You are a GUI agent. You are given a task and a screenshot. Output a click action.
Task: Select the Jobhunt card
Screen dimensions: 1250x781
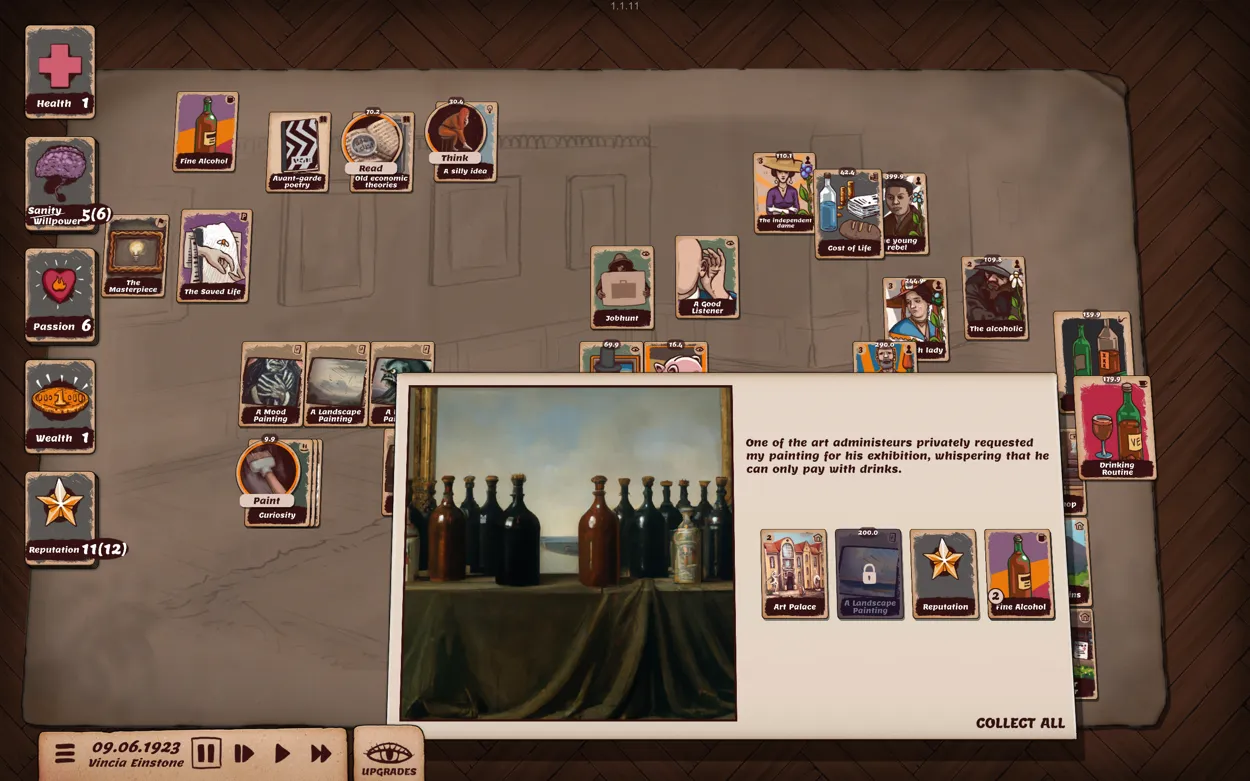[621, 287]
